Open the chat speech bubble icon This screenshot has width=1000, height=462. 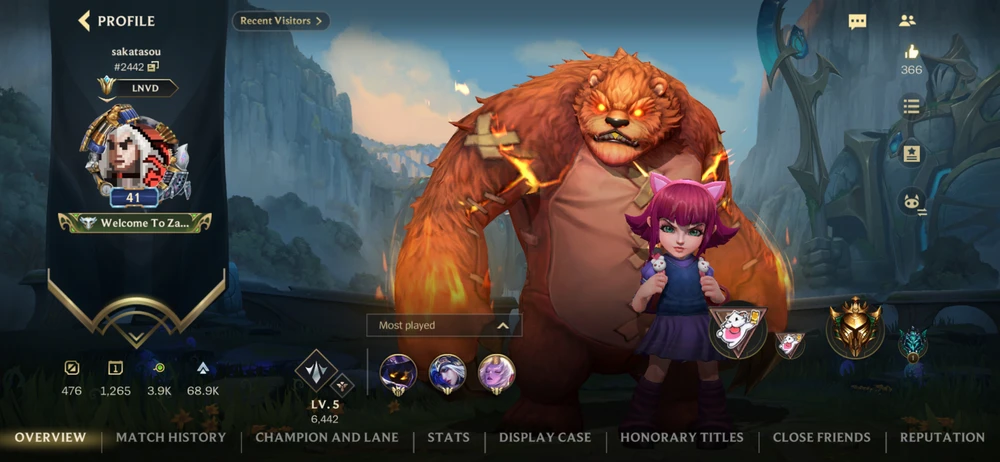point(857,20)
